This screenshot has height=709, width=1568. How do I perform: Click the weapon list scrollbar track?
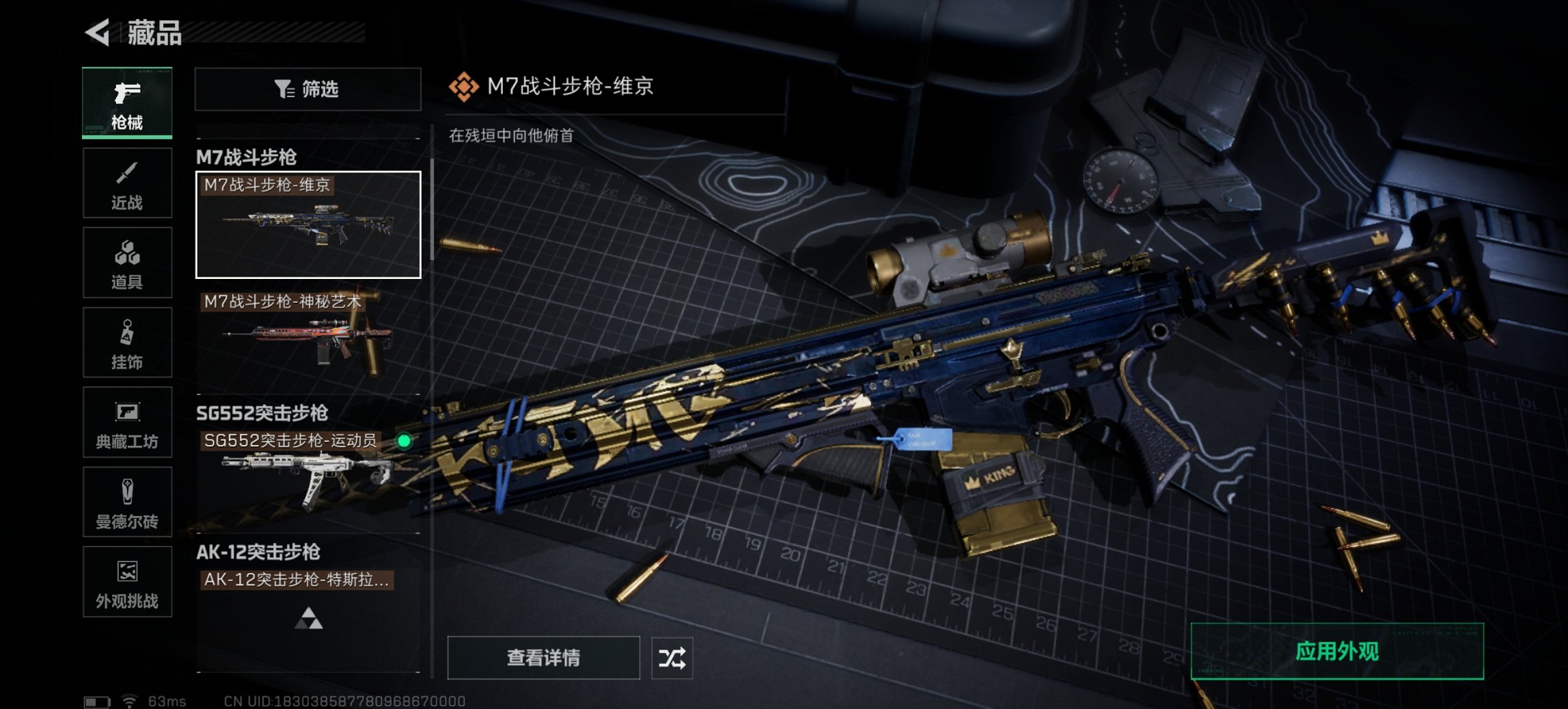tap(432, 376)
